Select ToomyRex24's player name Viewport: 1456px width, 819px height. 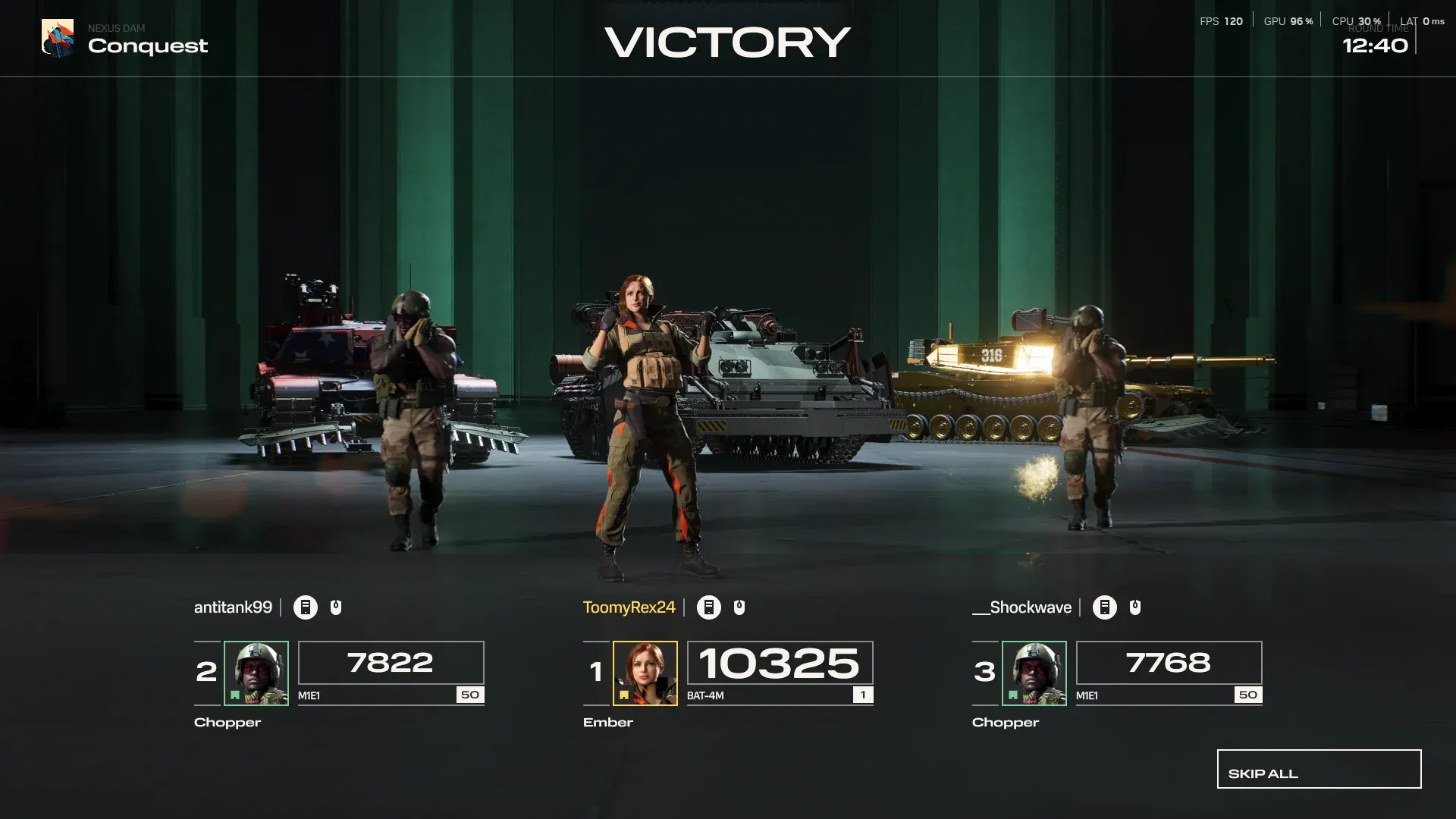[x=629, y=607]
